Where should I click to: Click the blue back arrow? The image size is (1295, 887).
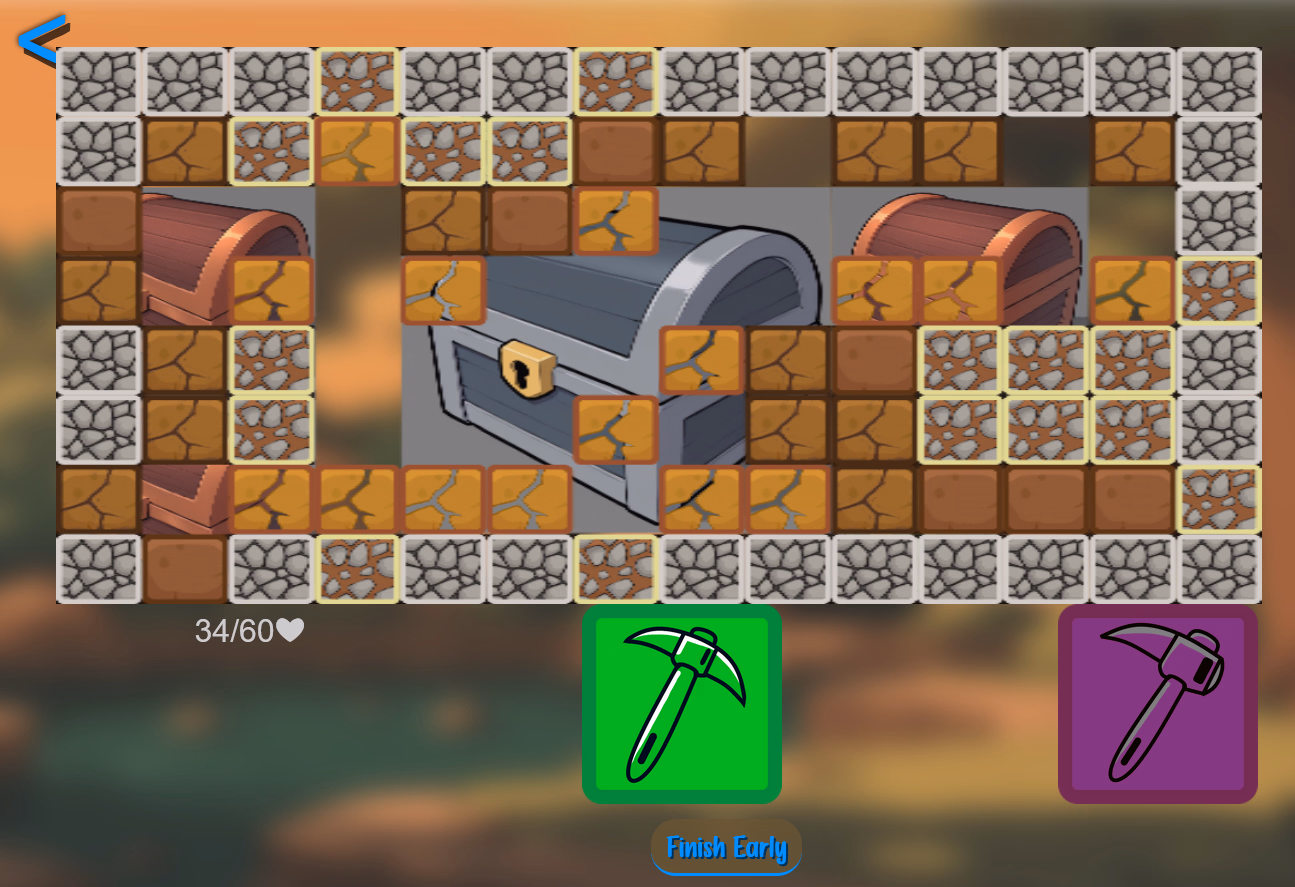(x=40, y=38)
